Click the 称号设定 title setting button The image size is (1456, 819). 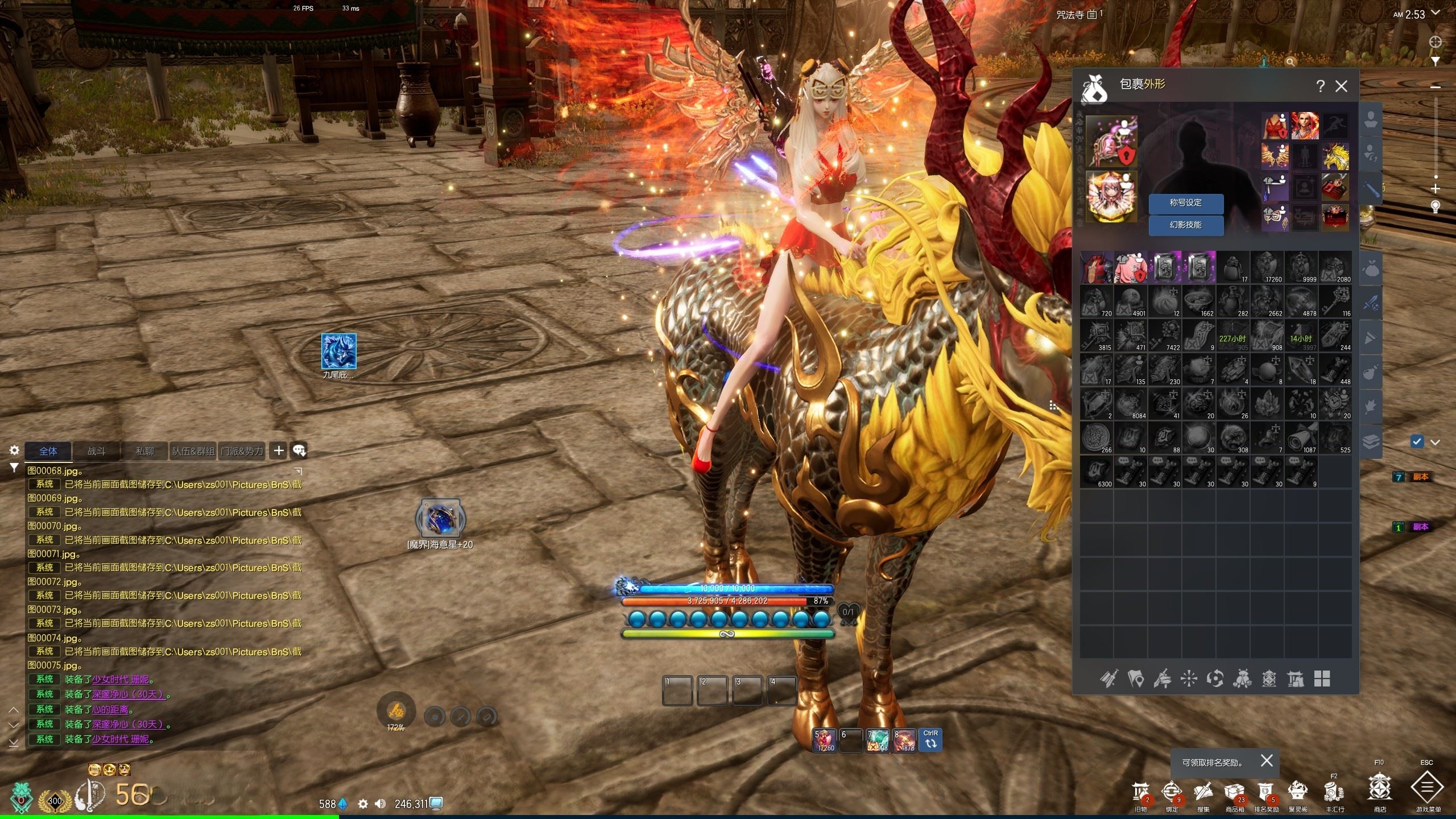click(1186, 203)
